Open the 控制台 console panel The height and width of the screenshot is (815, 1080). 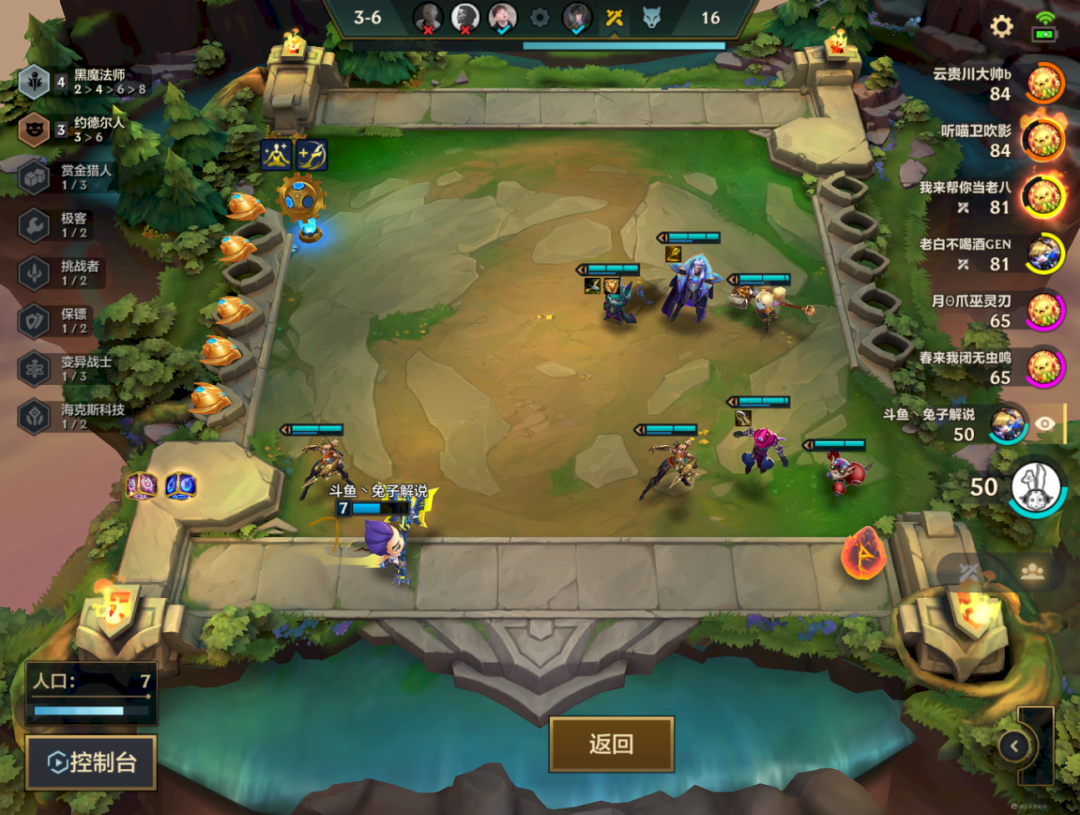coord(91,763)
